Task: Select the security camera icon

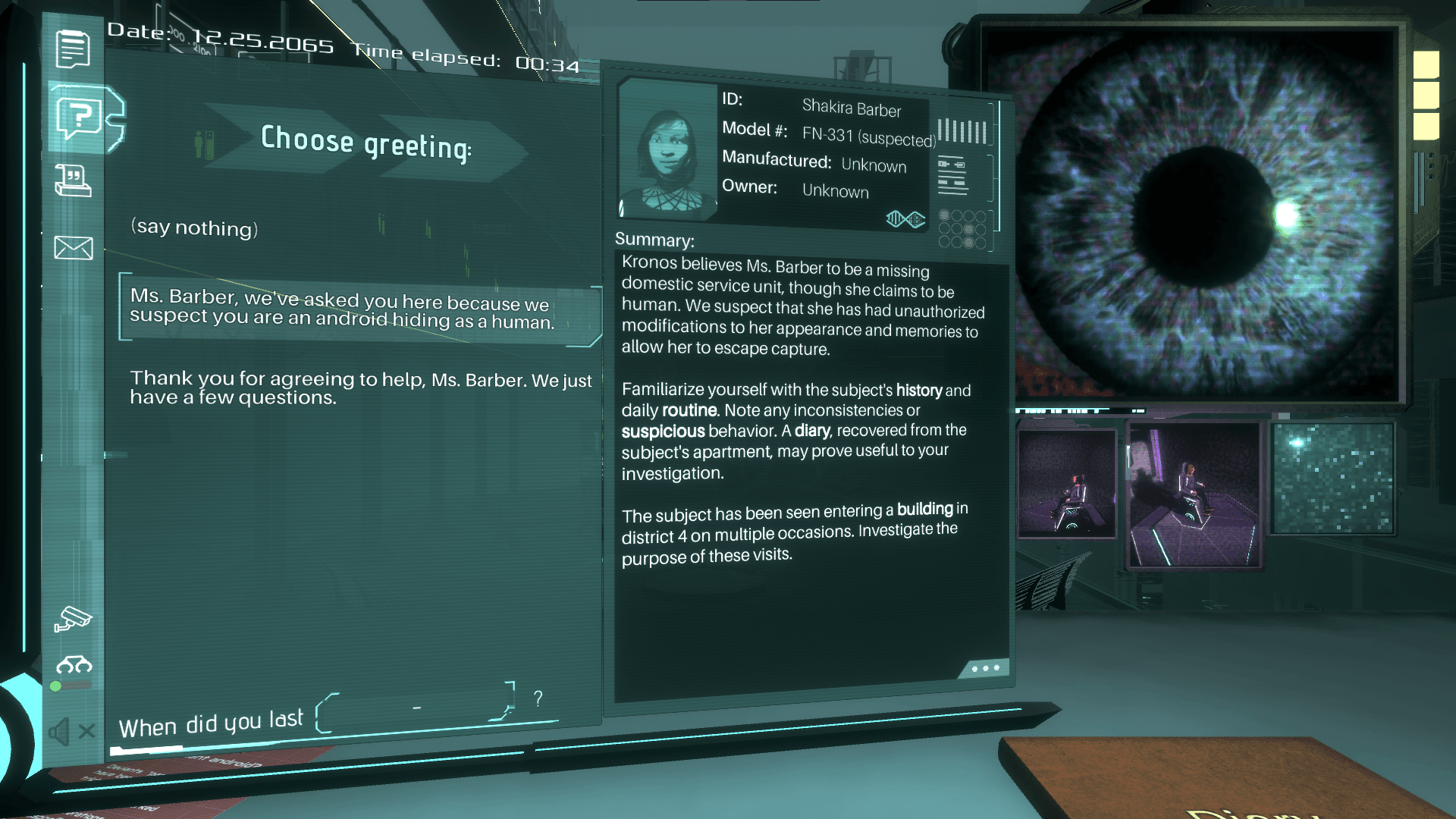Action: pos(73,620)
